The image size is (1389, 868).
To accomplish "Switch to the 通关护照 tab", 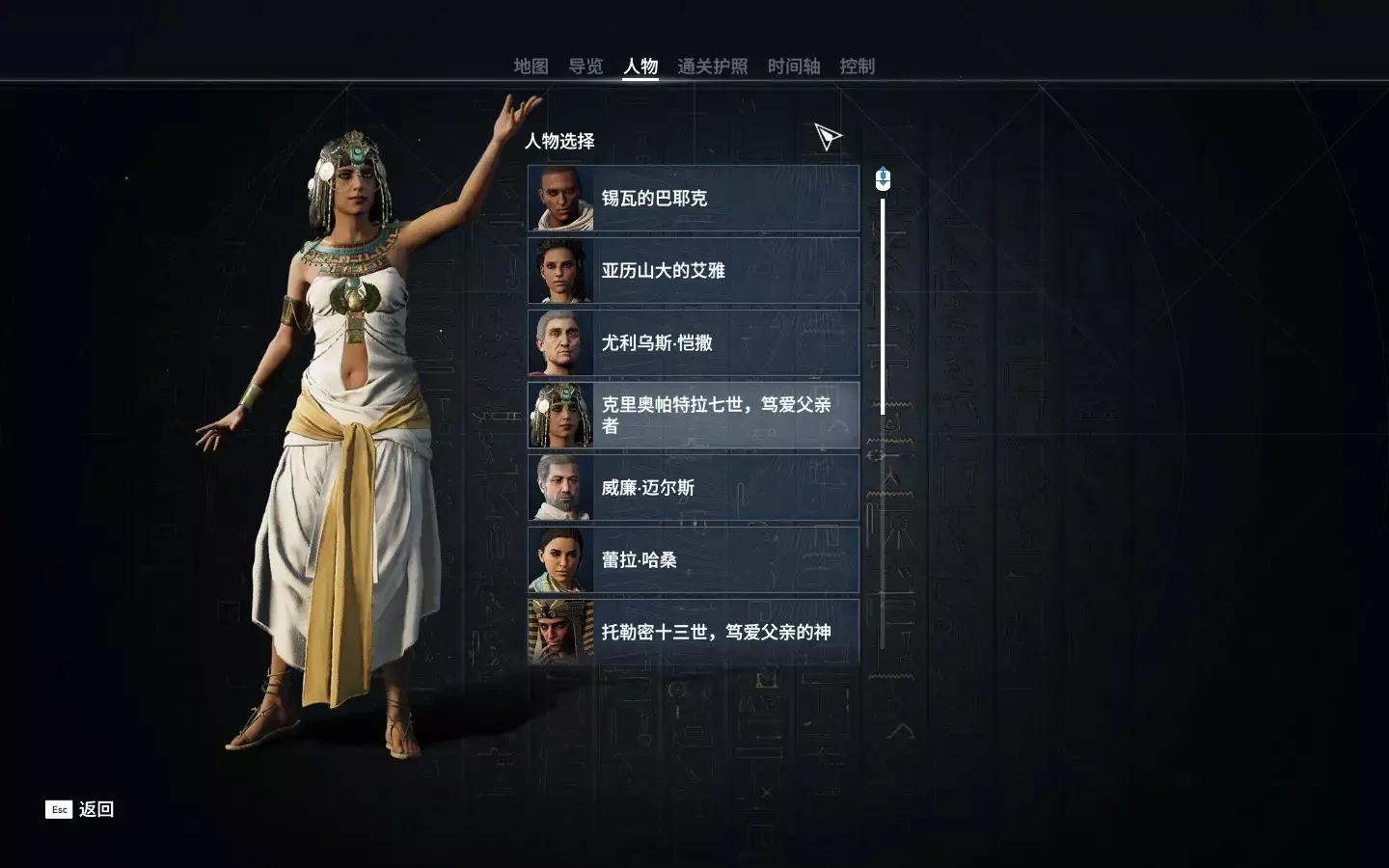I will click(x=714, y=67).
